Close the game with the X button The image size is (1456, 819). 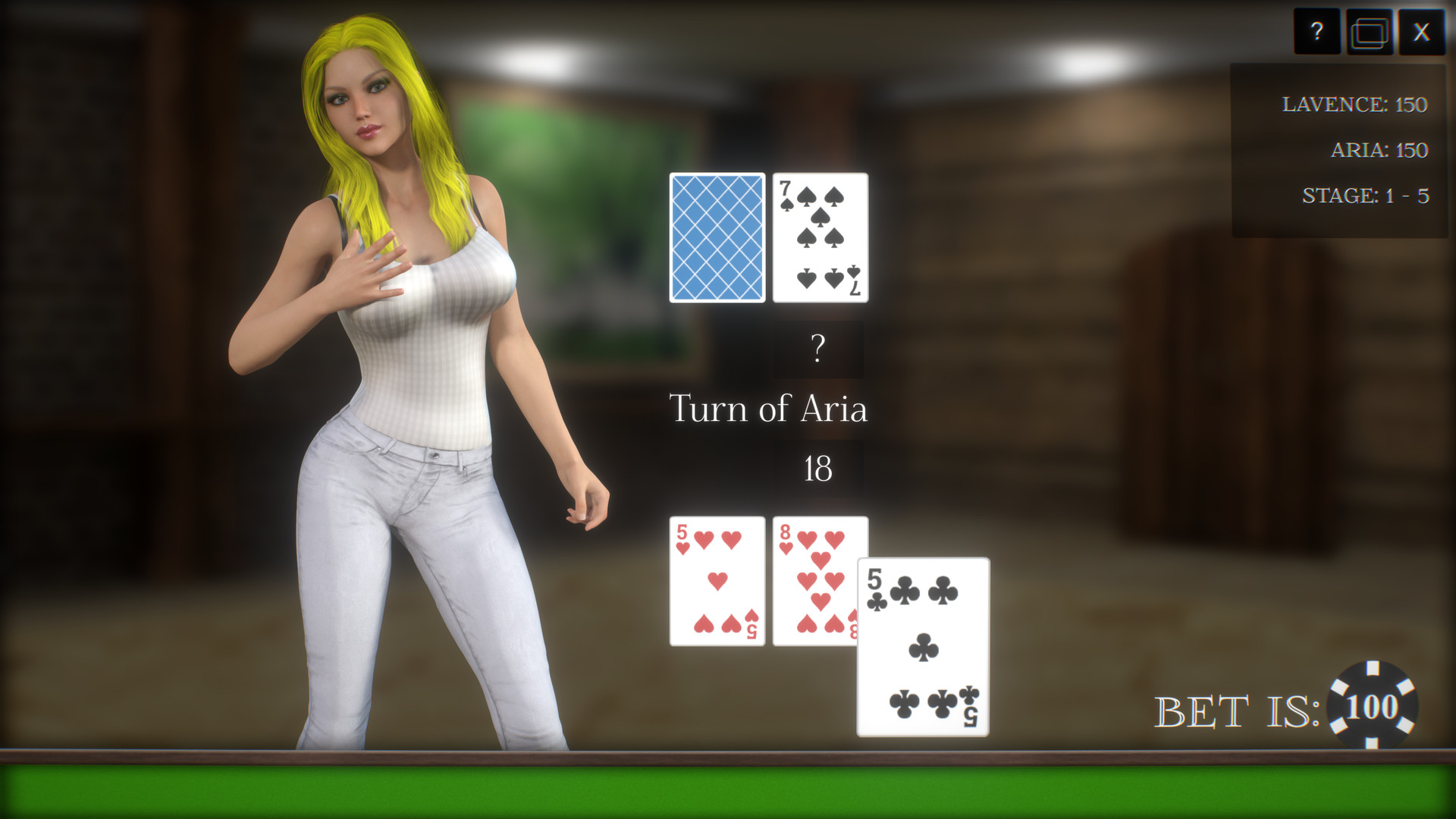click(x=1421, y=32)
